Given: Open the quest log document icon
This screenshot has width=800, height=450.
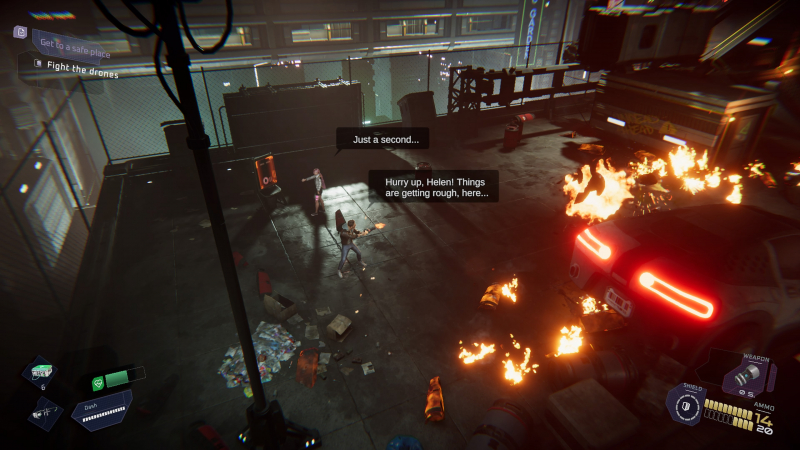Looking at the screenshot, I should (20, 32).
